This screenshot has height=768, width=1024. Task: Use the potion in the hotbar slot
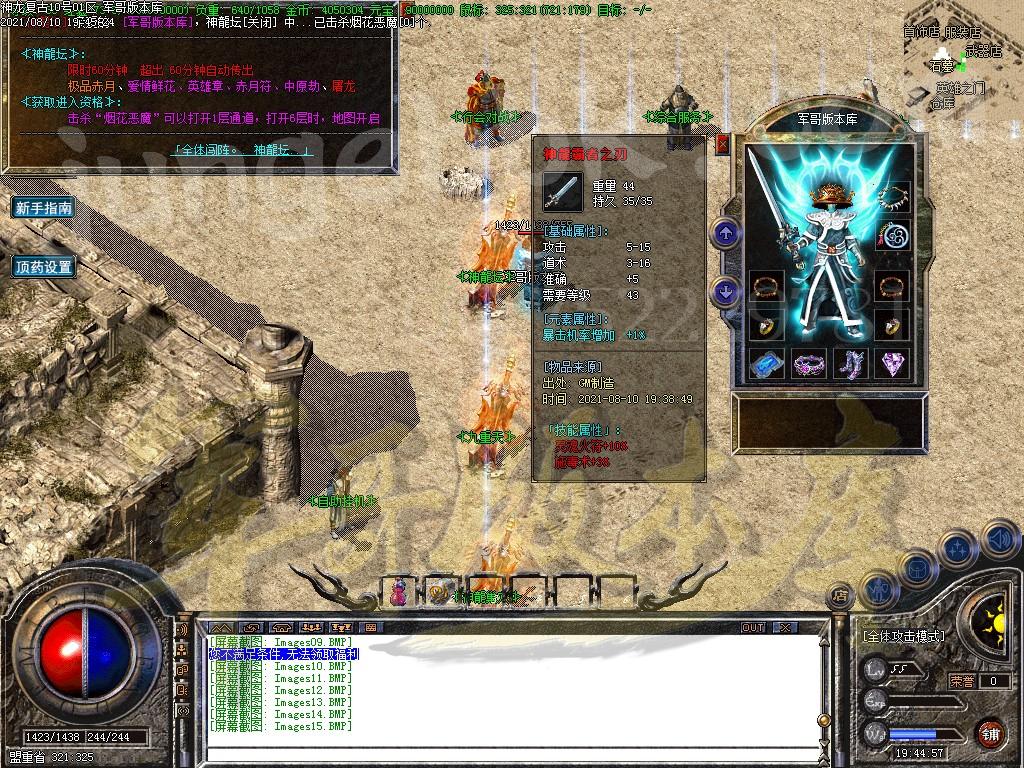400,592
